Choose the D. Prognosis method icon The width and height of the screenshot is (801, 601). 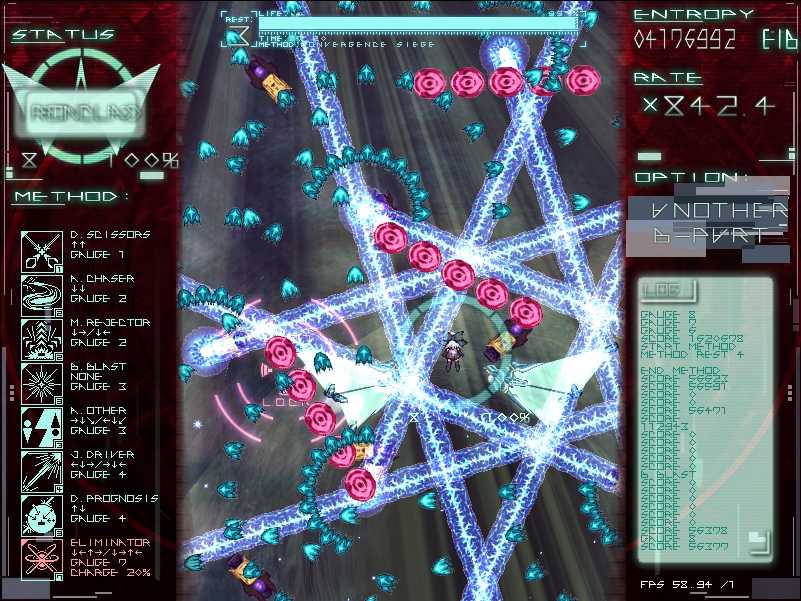pyautogui.click(x=40, y=515)
